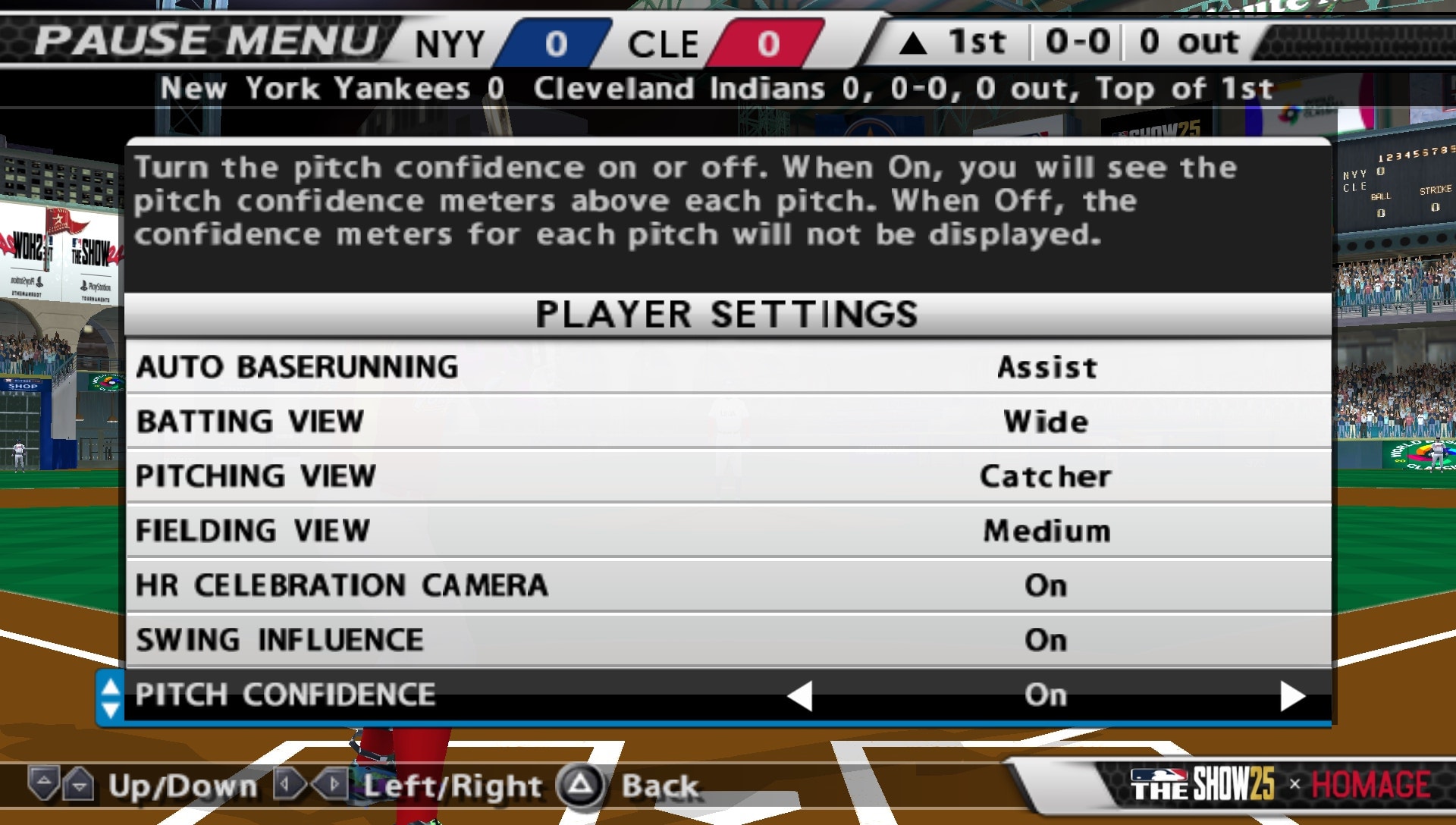
Task: Toggle the Swing Influence setting
Action: tap(1046, 639)
